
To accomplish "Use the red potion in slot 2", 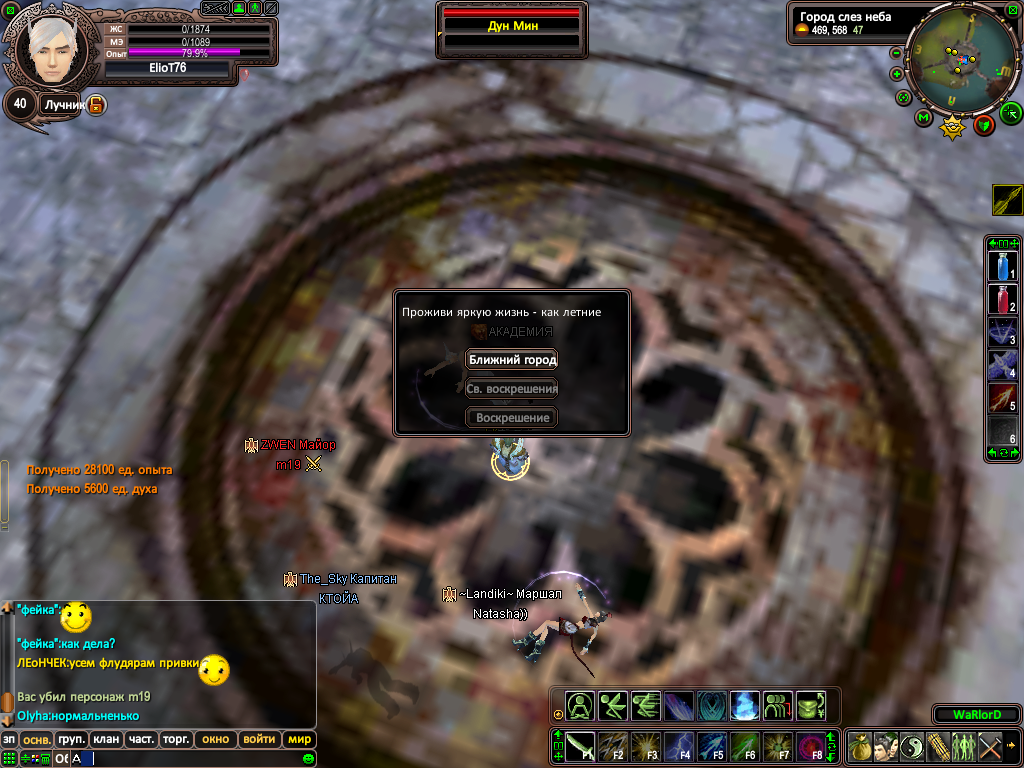I will [x=1003, y=299].
